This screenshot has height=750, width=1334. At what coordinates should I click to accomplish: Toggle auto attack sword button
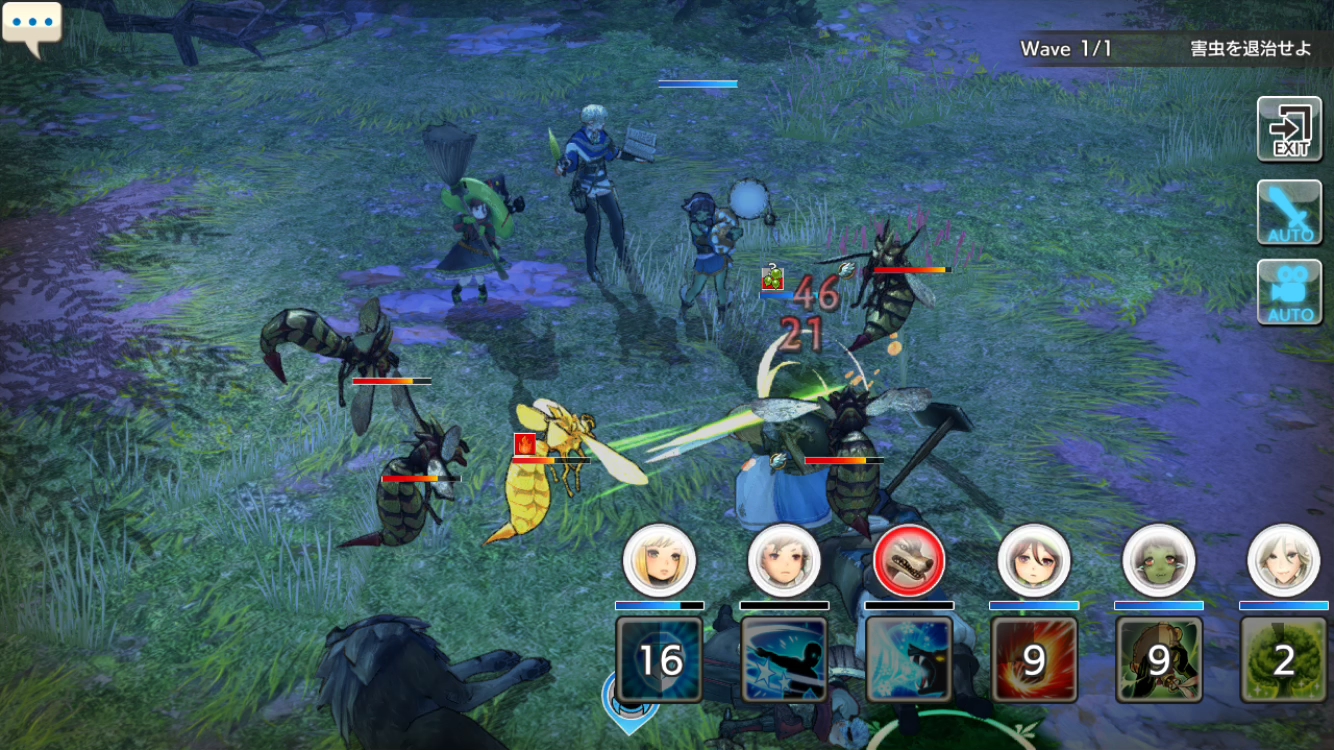[x=1289, y=213]
